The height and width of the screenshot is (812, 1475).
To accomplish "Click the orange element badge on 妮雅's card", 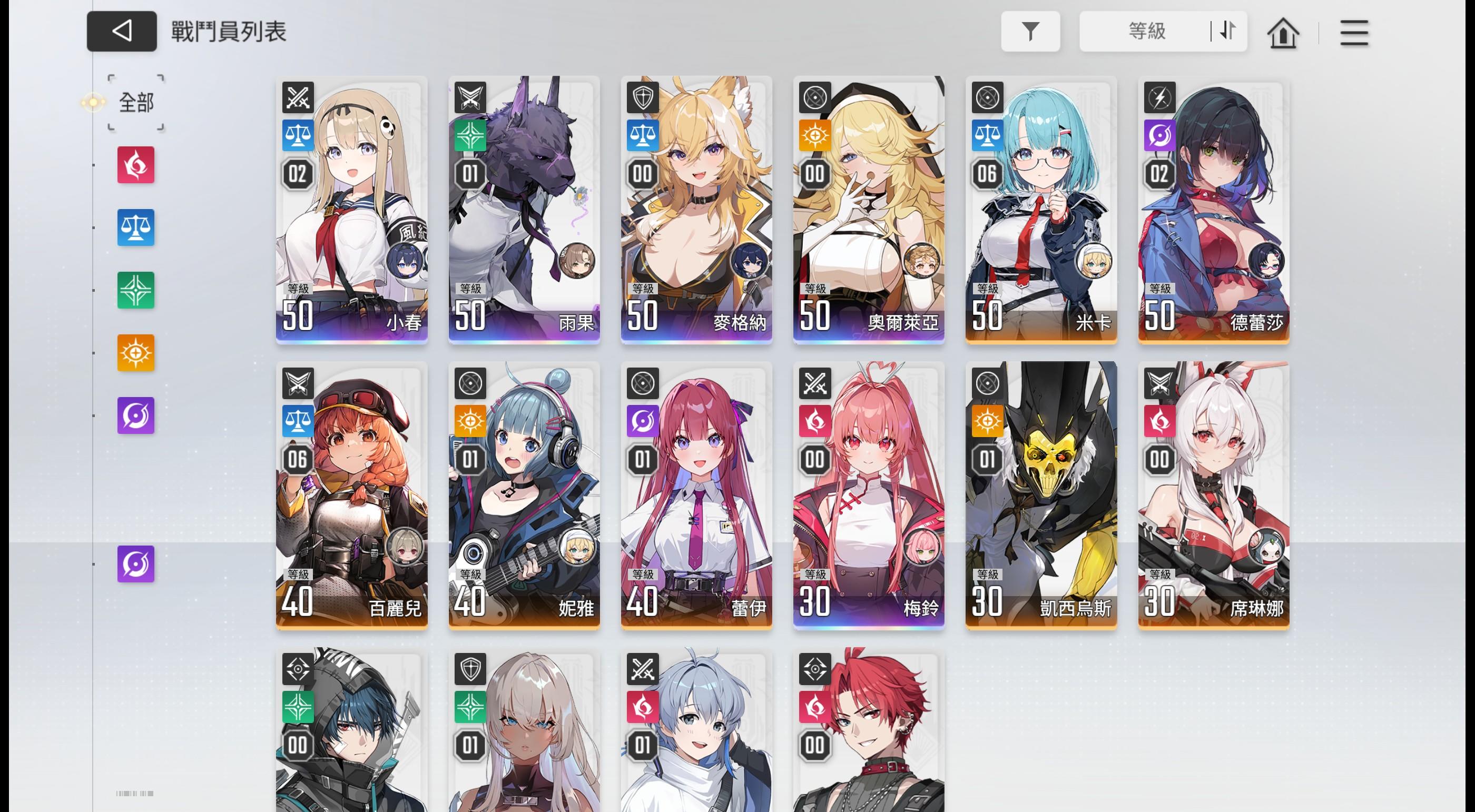I will click(x=469, y=422).
